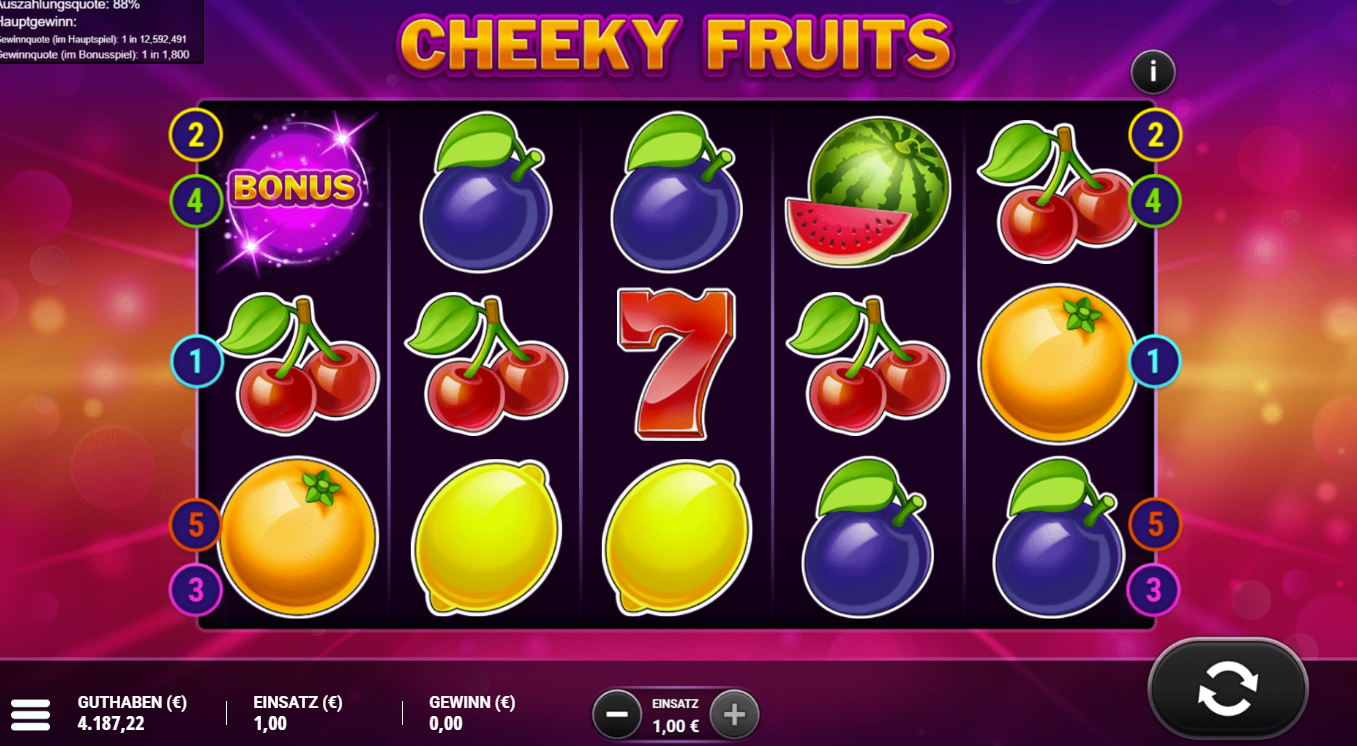Click payline number 4 on the right edge
This screenshot has height=746, width=1357.
pyautogui.click(x=1156, y=199)
